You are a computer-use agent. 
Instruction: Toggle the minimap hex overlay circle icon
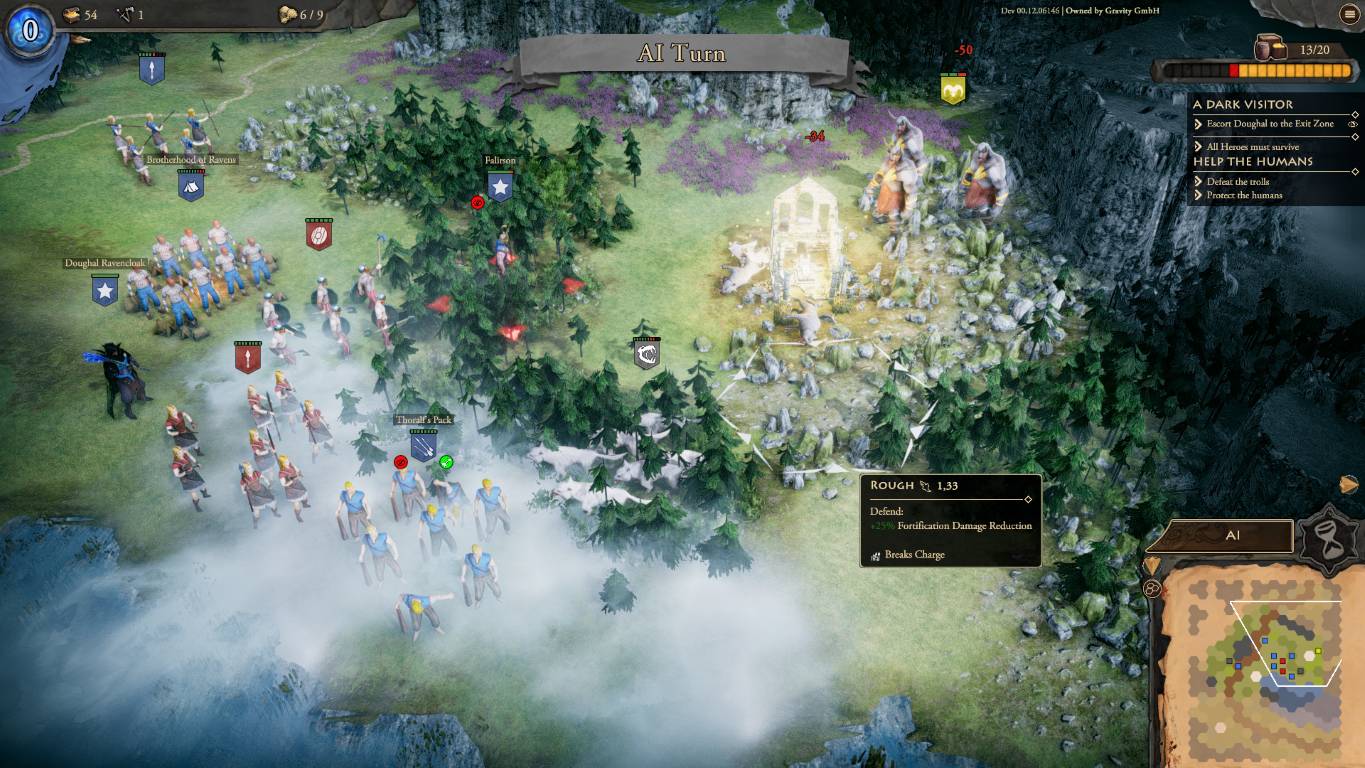point(1151,588)
